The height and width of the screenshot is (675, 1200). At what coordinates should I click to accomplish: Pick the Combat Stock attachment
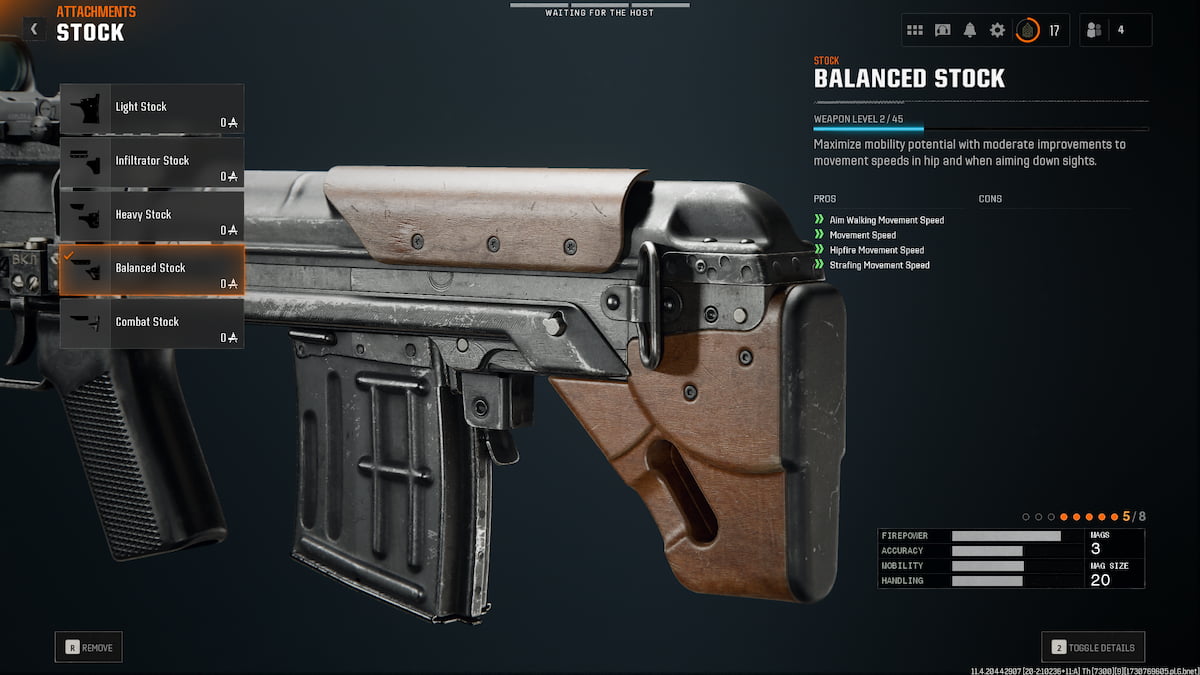point(152,323)
